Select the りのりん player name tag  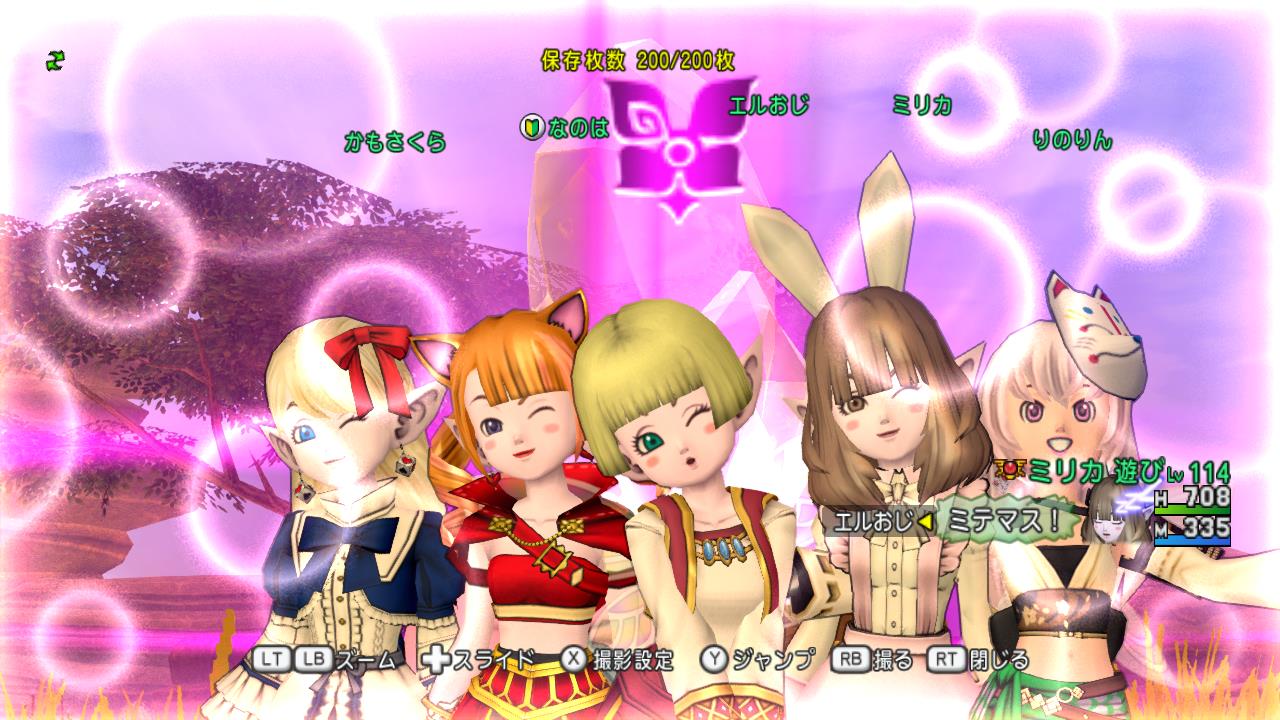[1072, 140]
